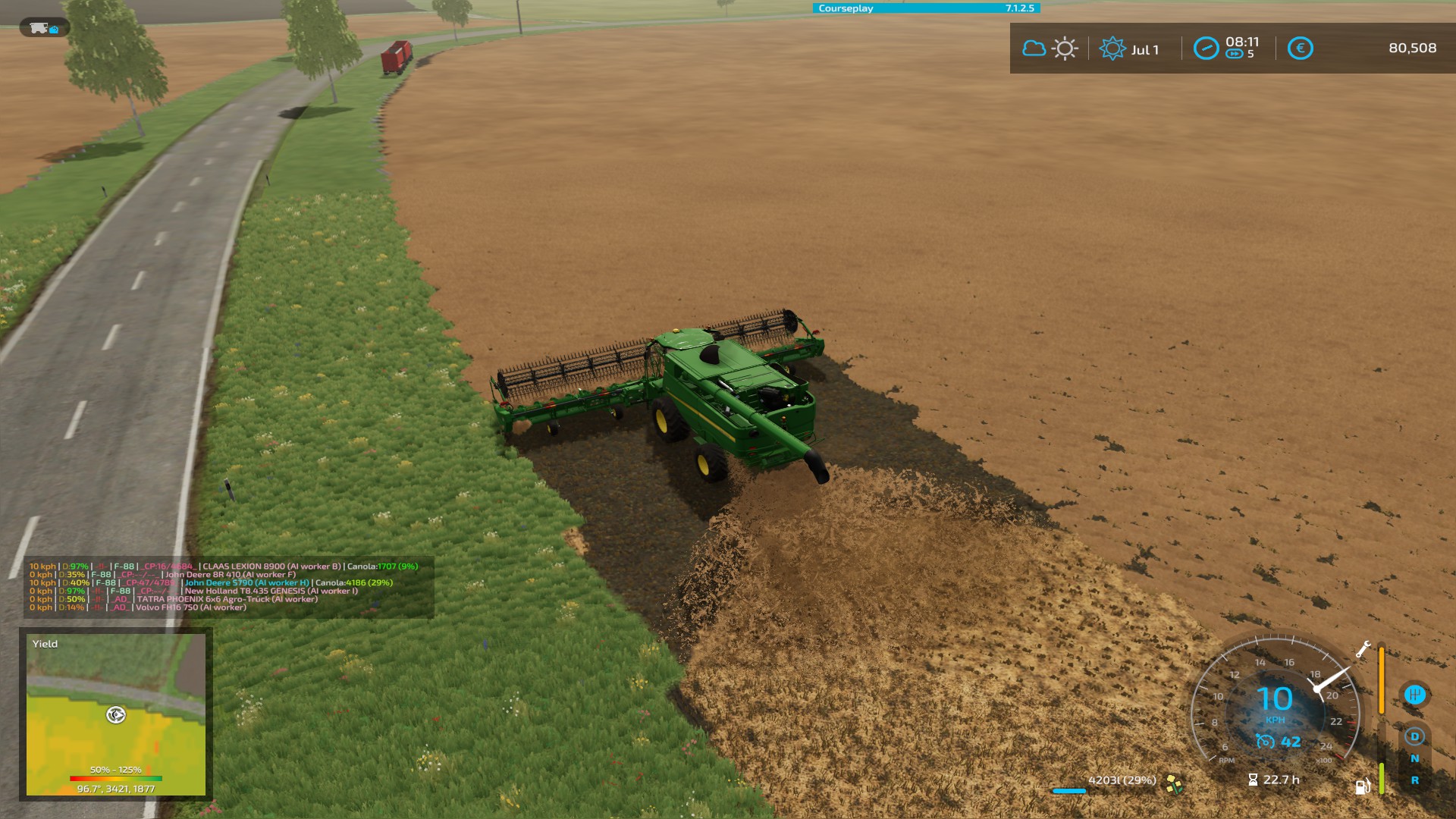
Task: Open the Courseplay title bar menu
Action: 846,8
